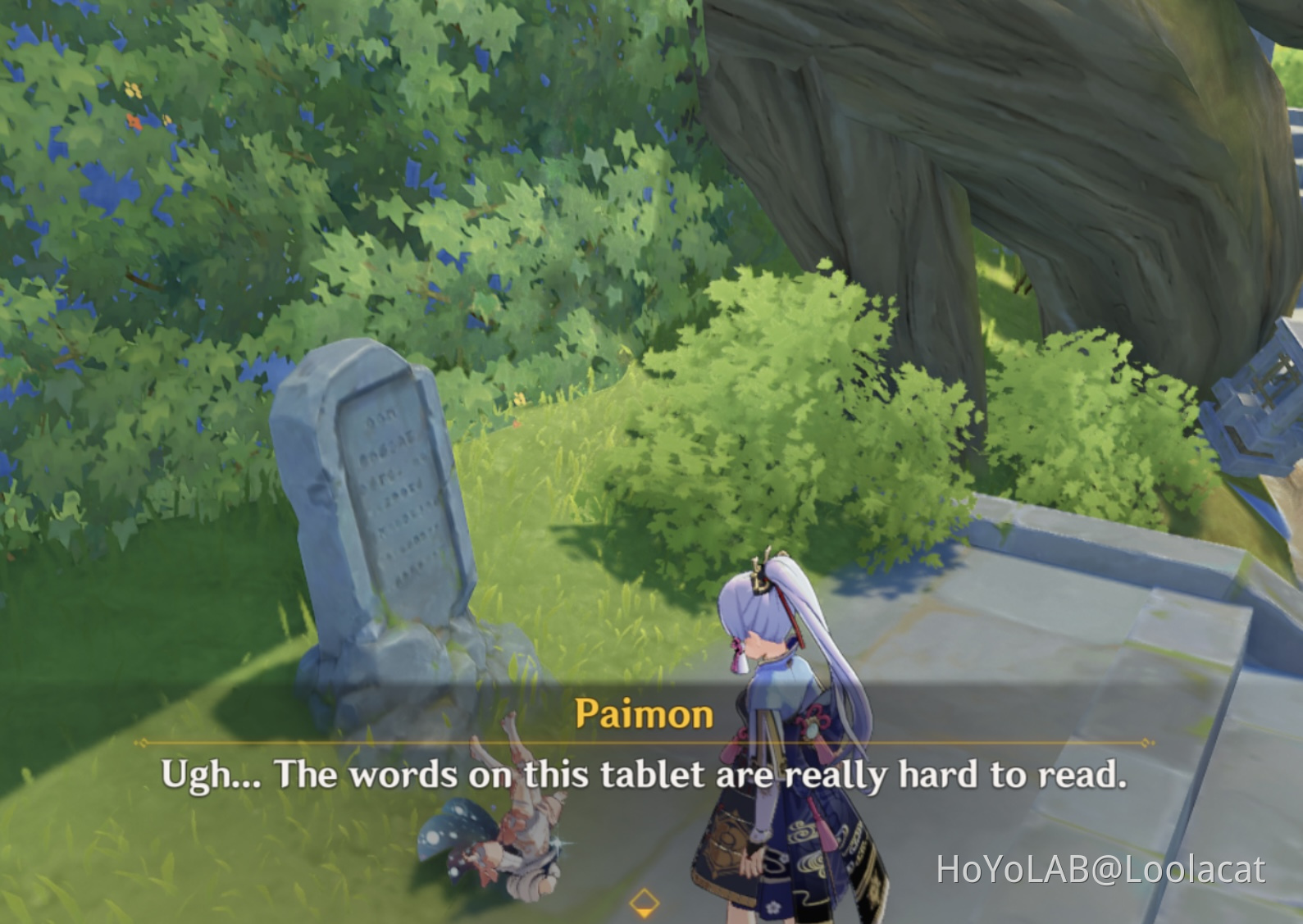Click the Paimon speaker name label

point(644,713)
